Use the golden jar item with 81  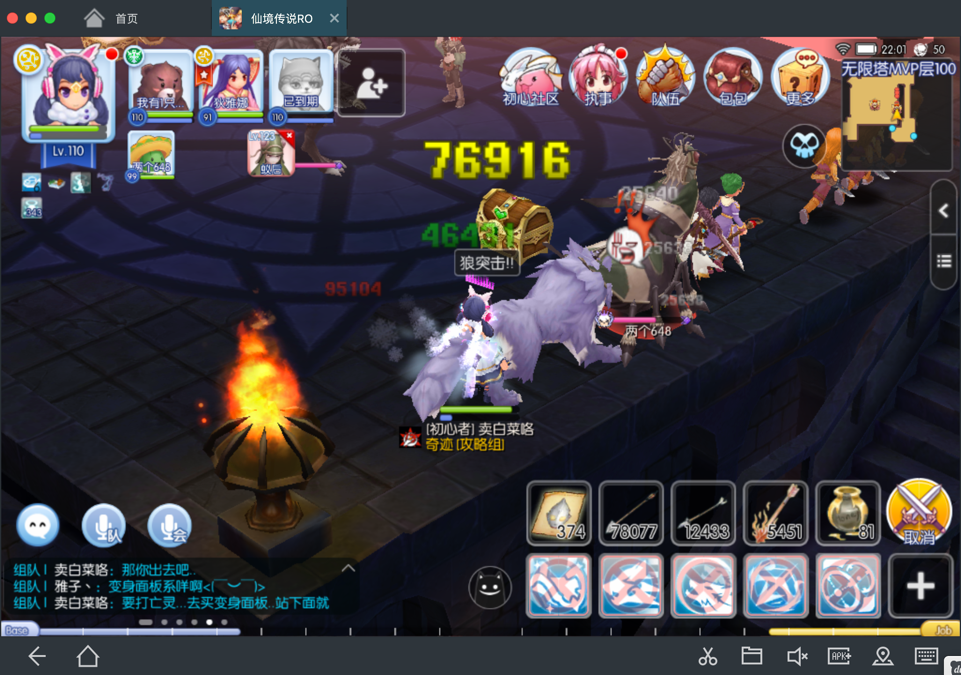[x=848, y=513]
